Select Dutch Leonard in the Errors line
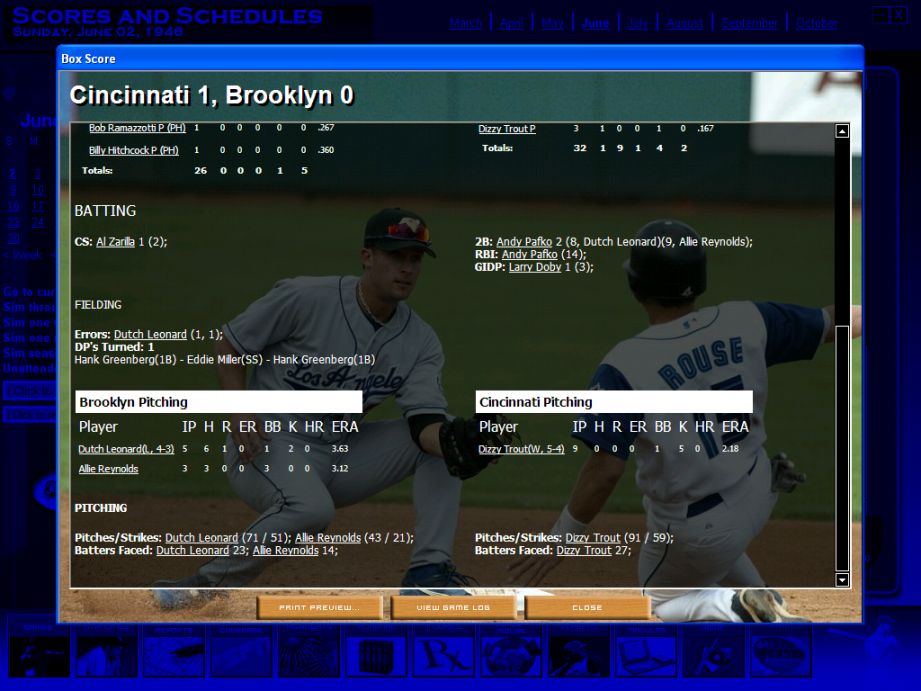This screenshot has height=691, width=921. [150, 334]
